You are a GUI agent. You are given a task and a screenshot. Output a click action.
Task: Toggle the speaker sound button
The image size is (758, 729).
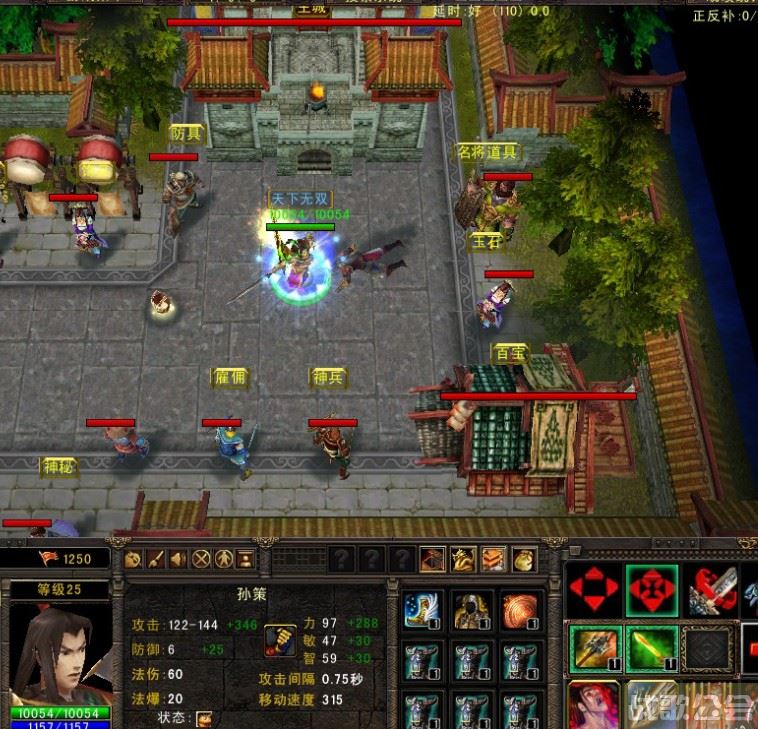(178, 559)
